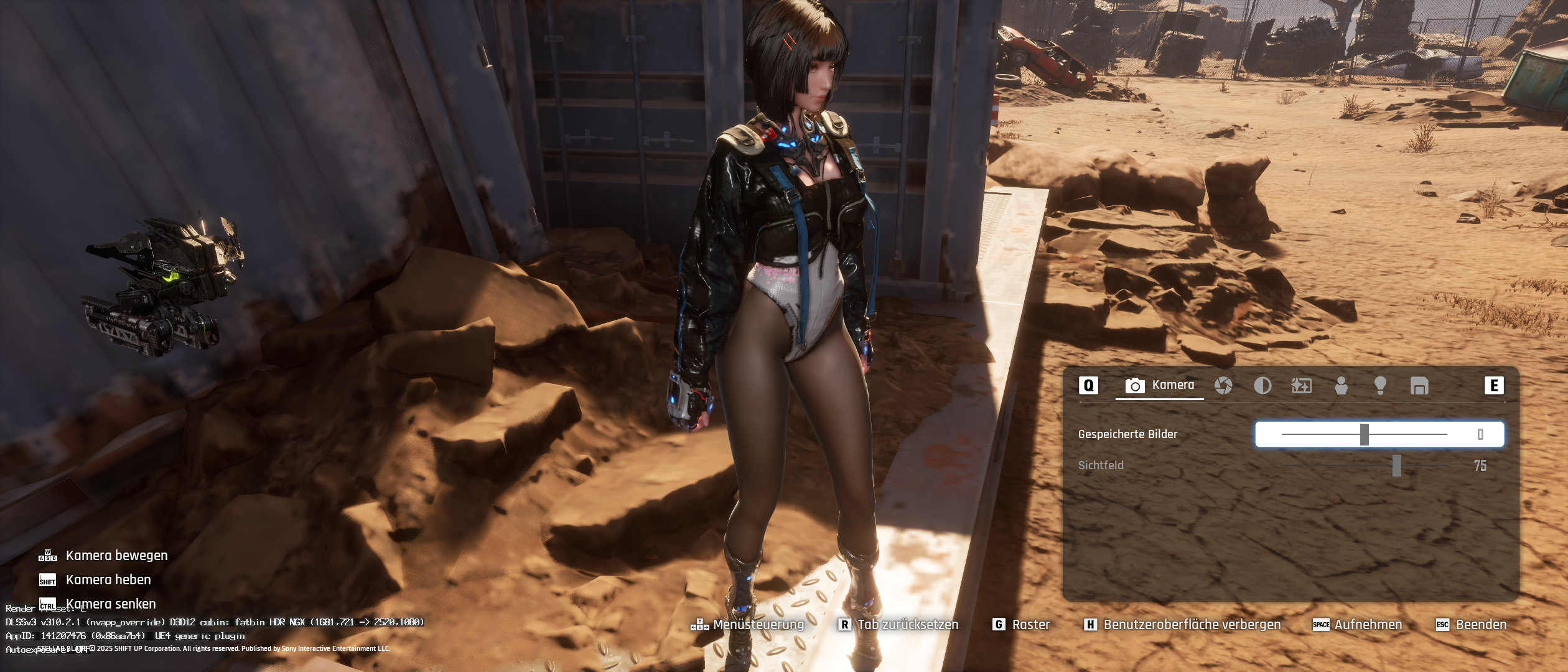Open the floppy disk save tab

tap(1419, 386)
